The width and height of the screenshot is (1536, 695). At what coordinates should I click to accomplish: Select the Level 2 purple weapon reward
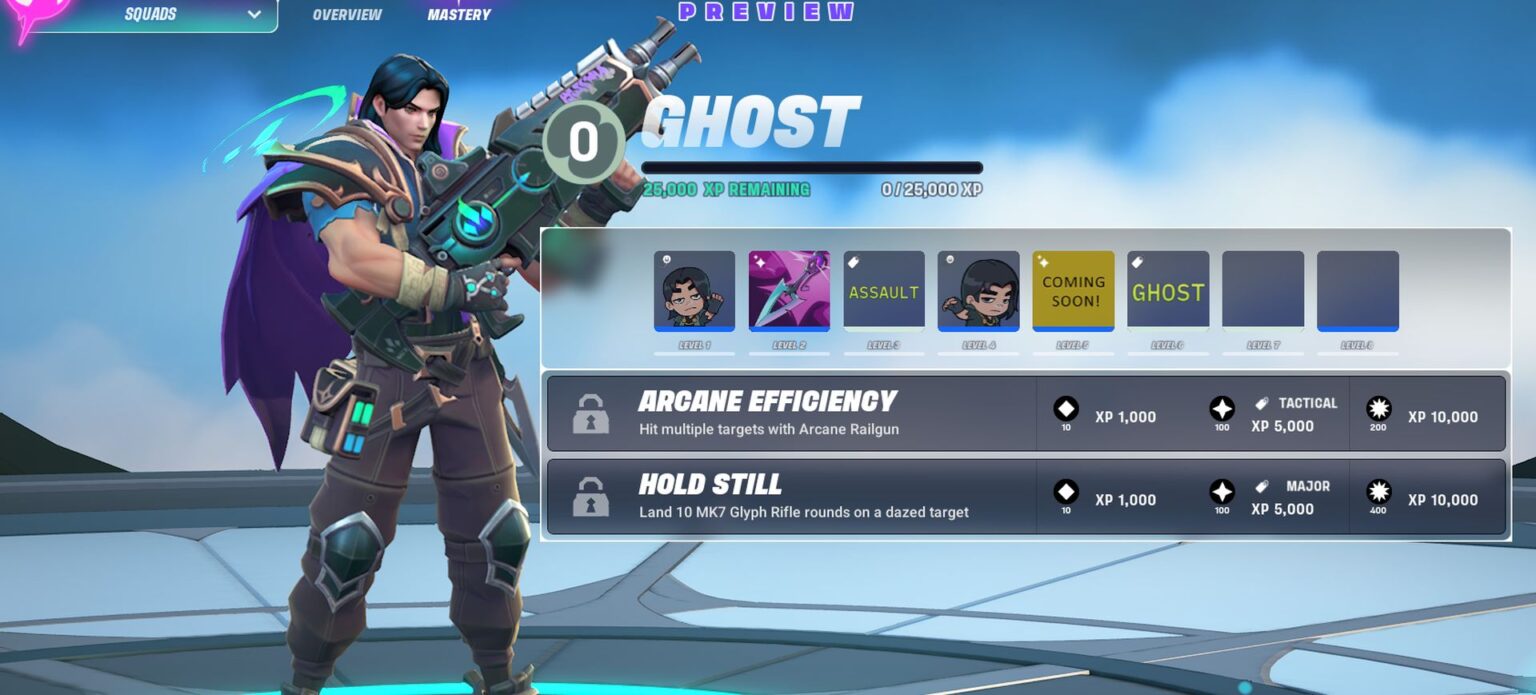tap(789, 290)
